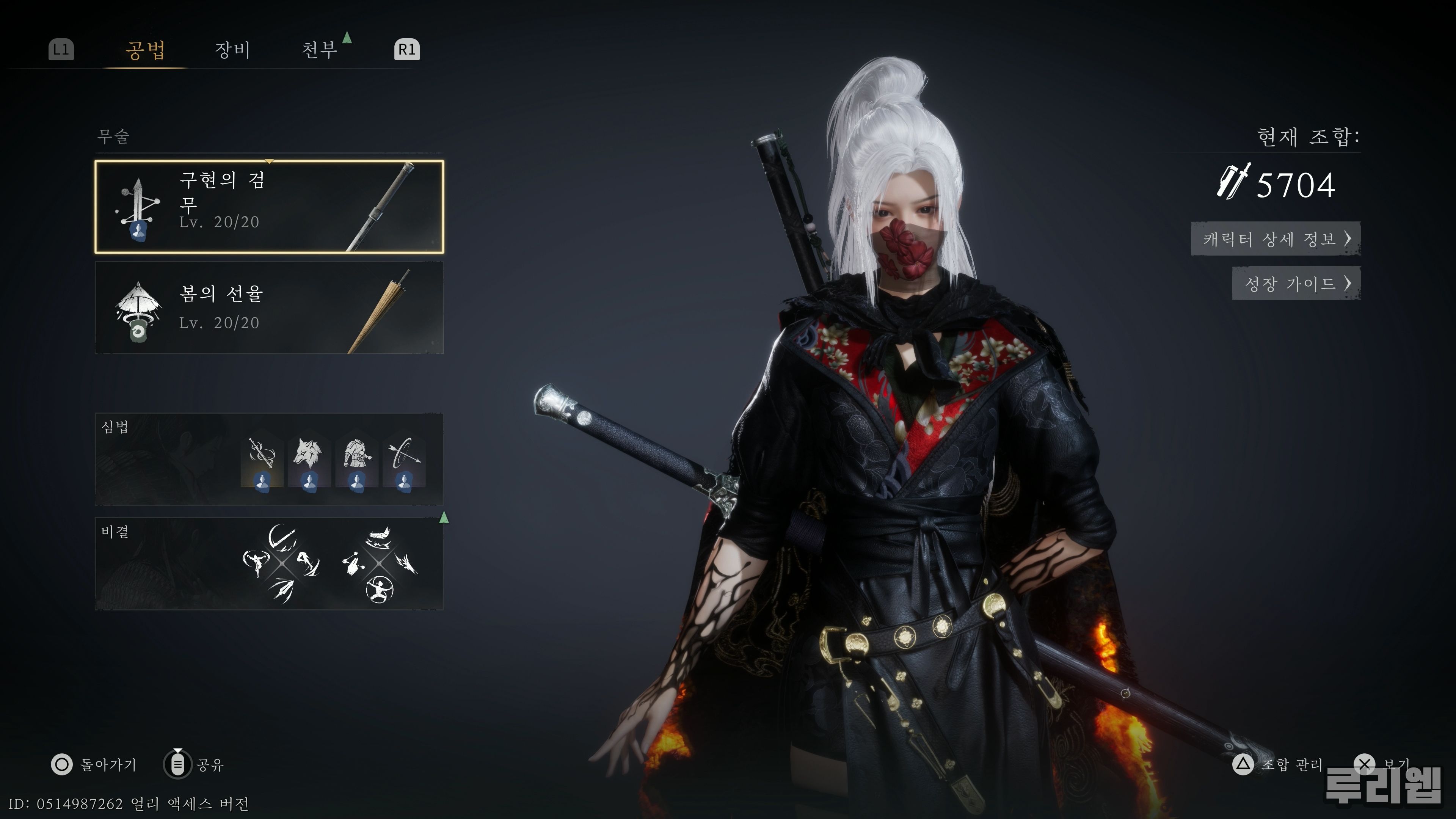Viewport: 1456px width, 819px height.
Task: Switch to the 장비 tab
Action: coord(232,50)
